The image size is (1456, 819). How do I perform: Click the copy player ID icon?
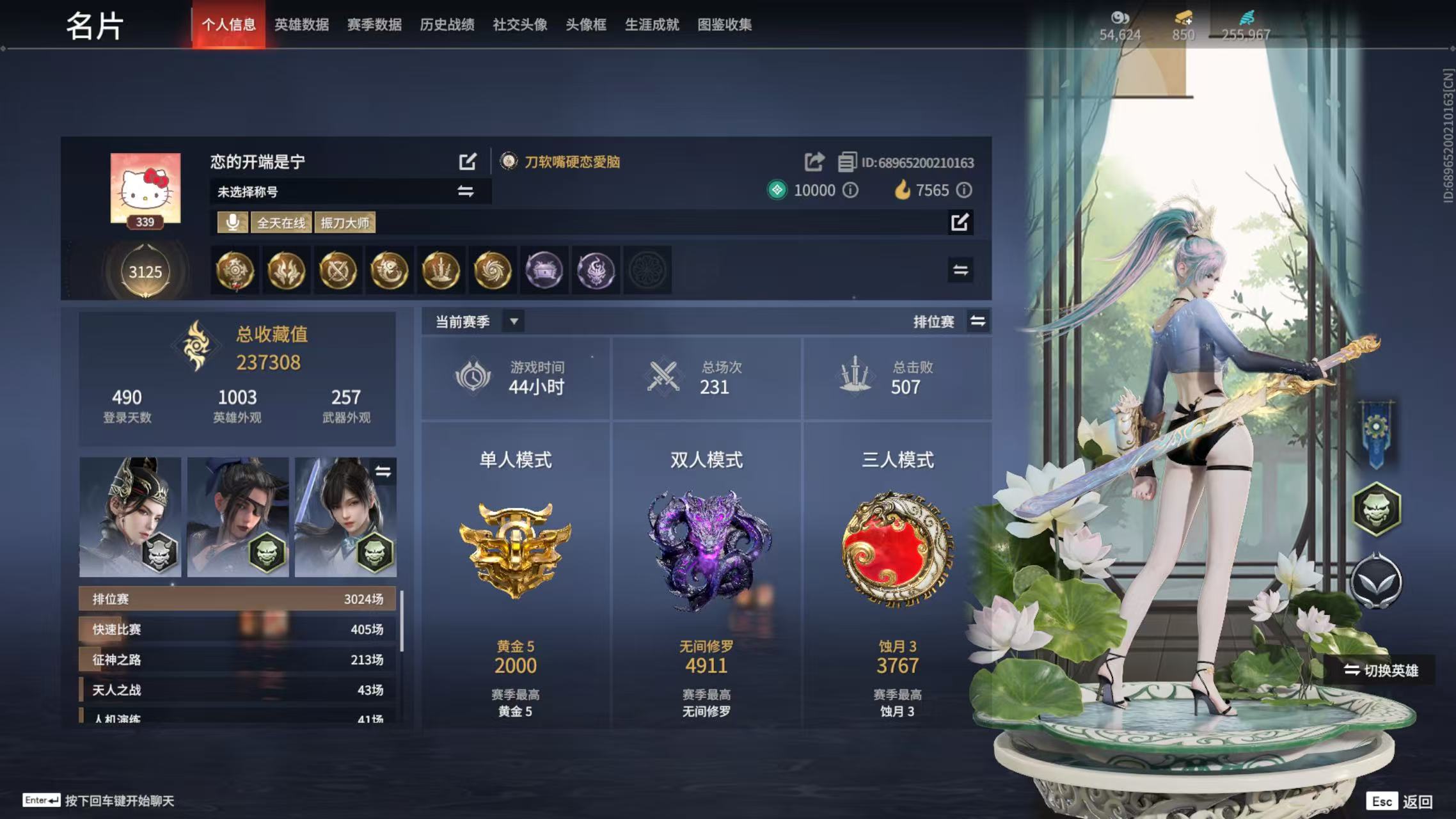(848, 162)
